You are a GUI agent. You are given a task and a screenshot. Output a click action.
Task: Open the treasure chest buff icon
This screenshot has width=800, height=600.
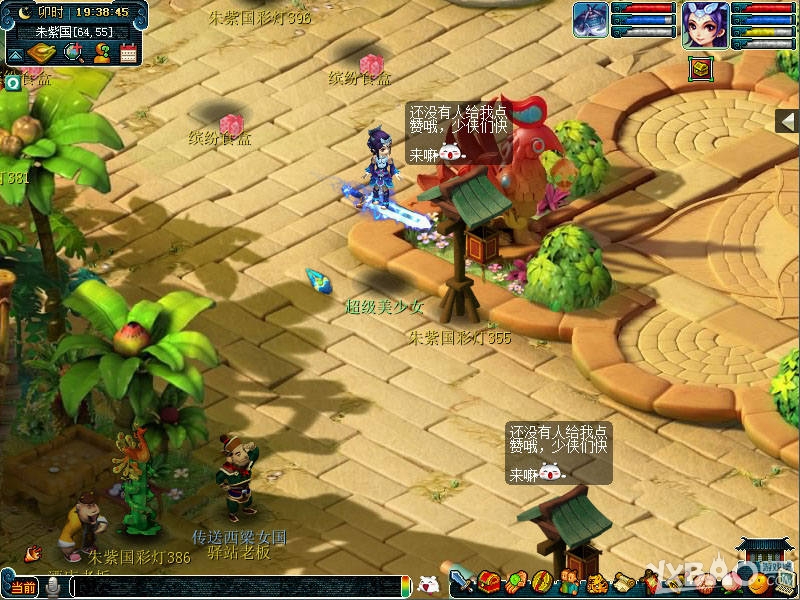700,68
